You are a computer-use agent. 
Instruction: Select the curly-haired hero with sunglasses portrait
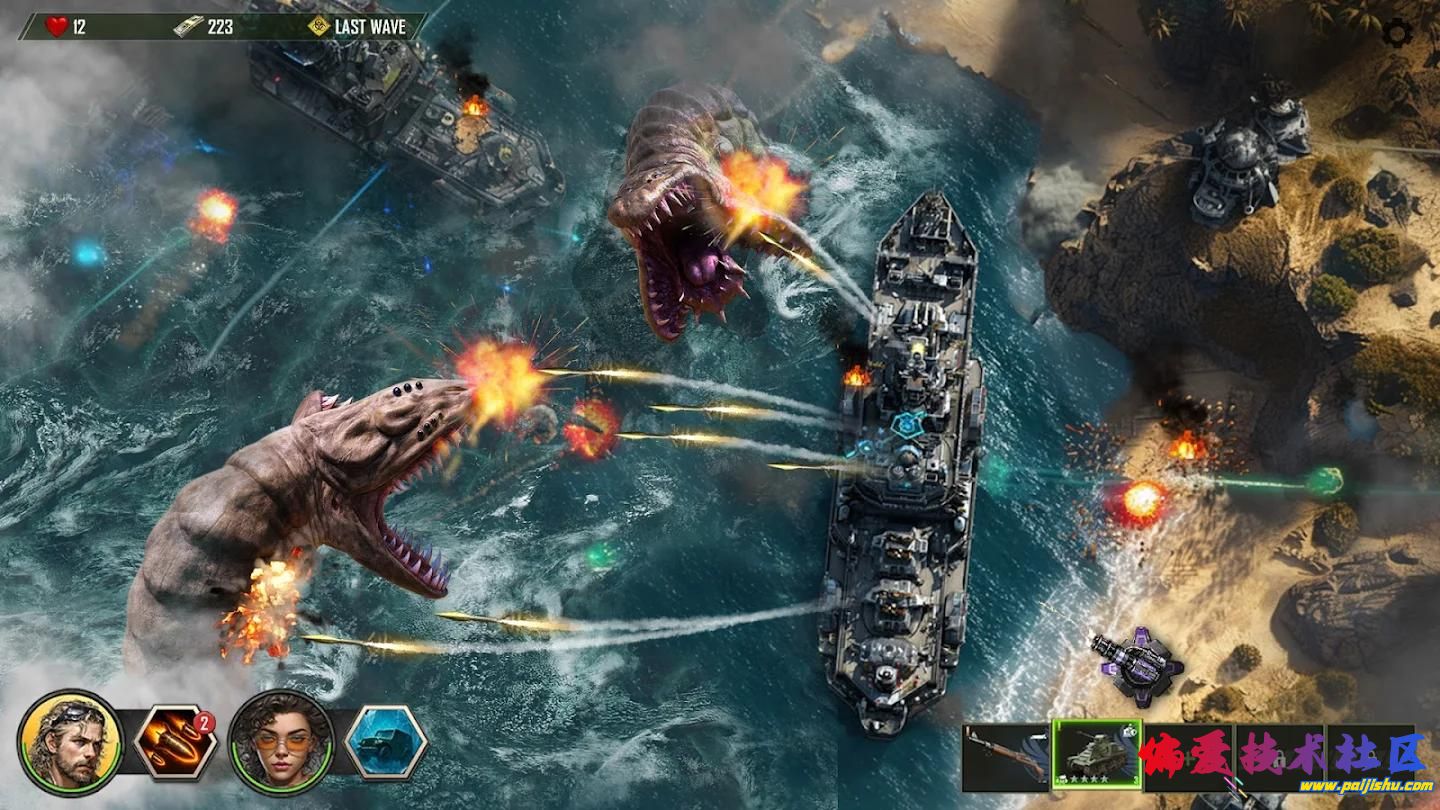tap(281, 742)
